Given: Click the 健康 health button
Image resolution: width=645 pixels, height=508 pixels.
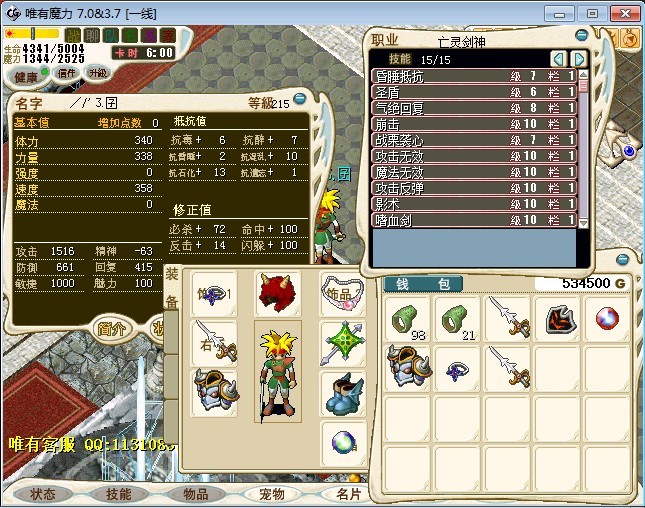Looking at the screenshot, I should [27, 77].
